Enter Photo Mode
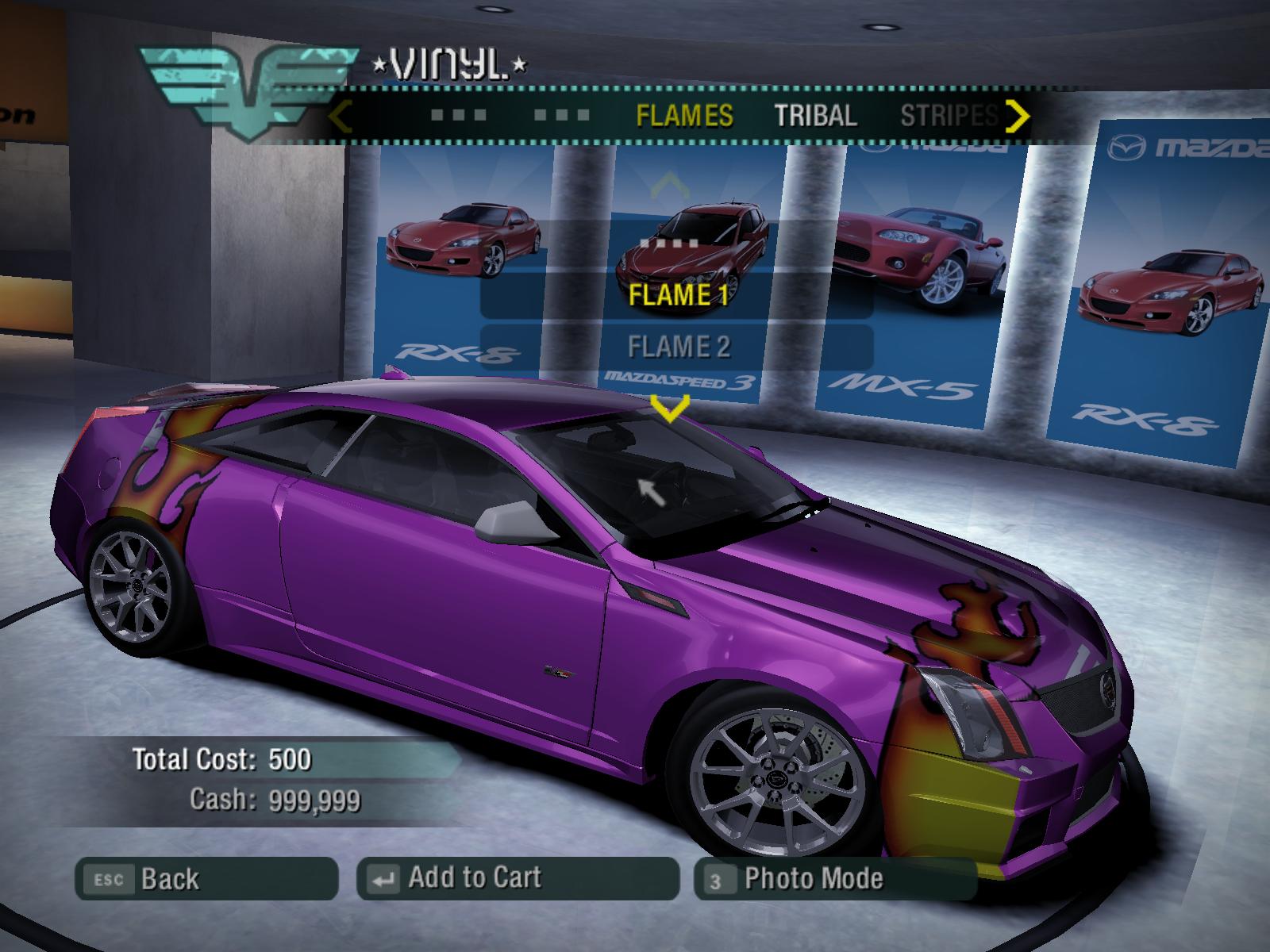Screen dimensions: 1270x952 [x=833, y=879]
